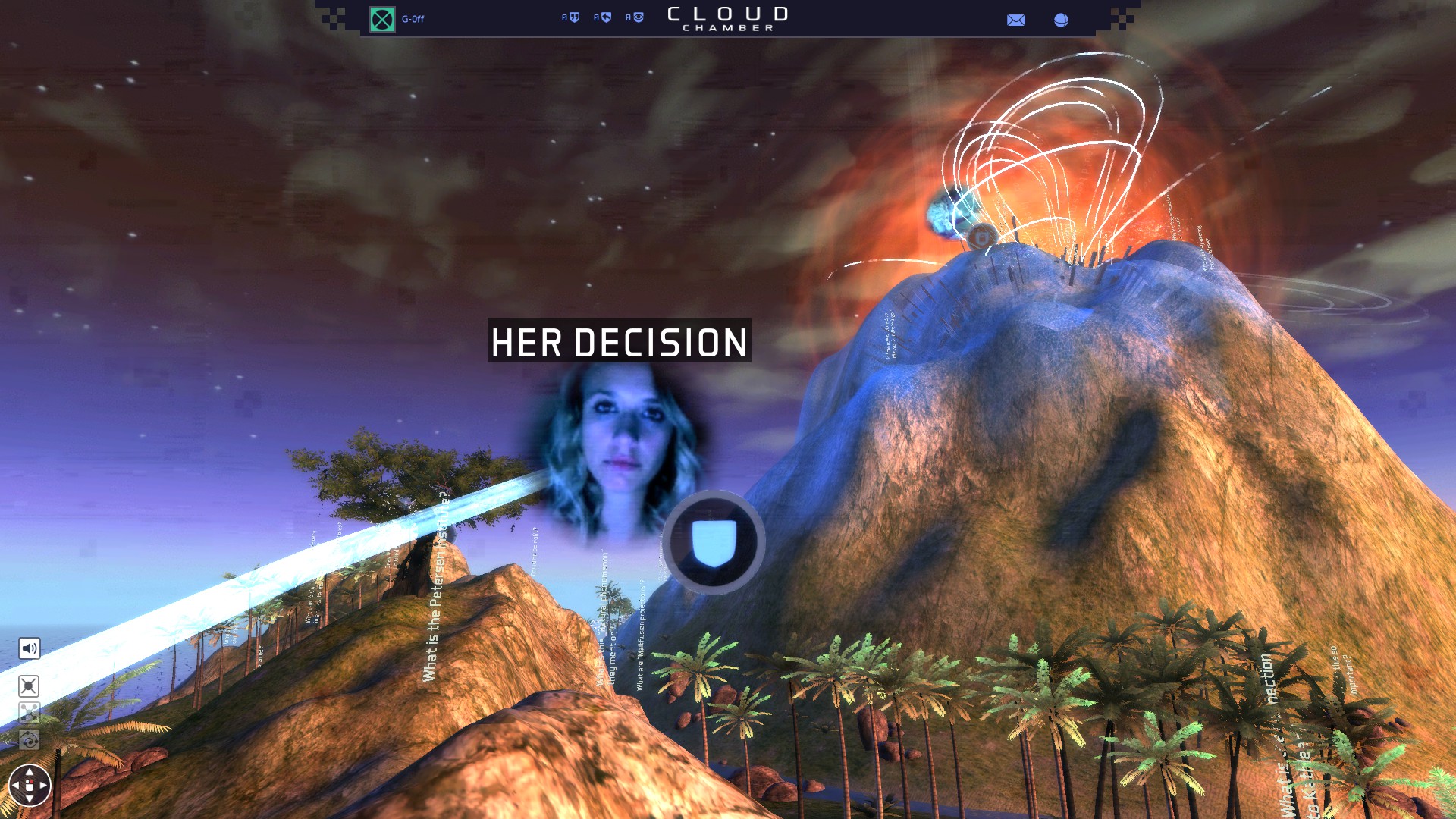1456x819 pixels.
Task: Click the circular navigation arrows control
Action: tap(30, 786)
